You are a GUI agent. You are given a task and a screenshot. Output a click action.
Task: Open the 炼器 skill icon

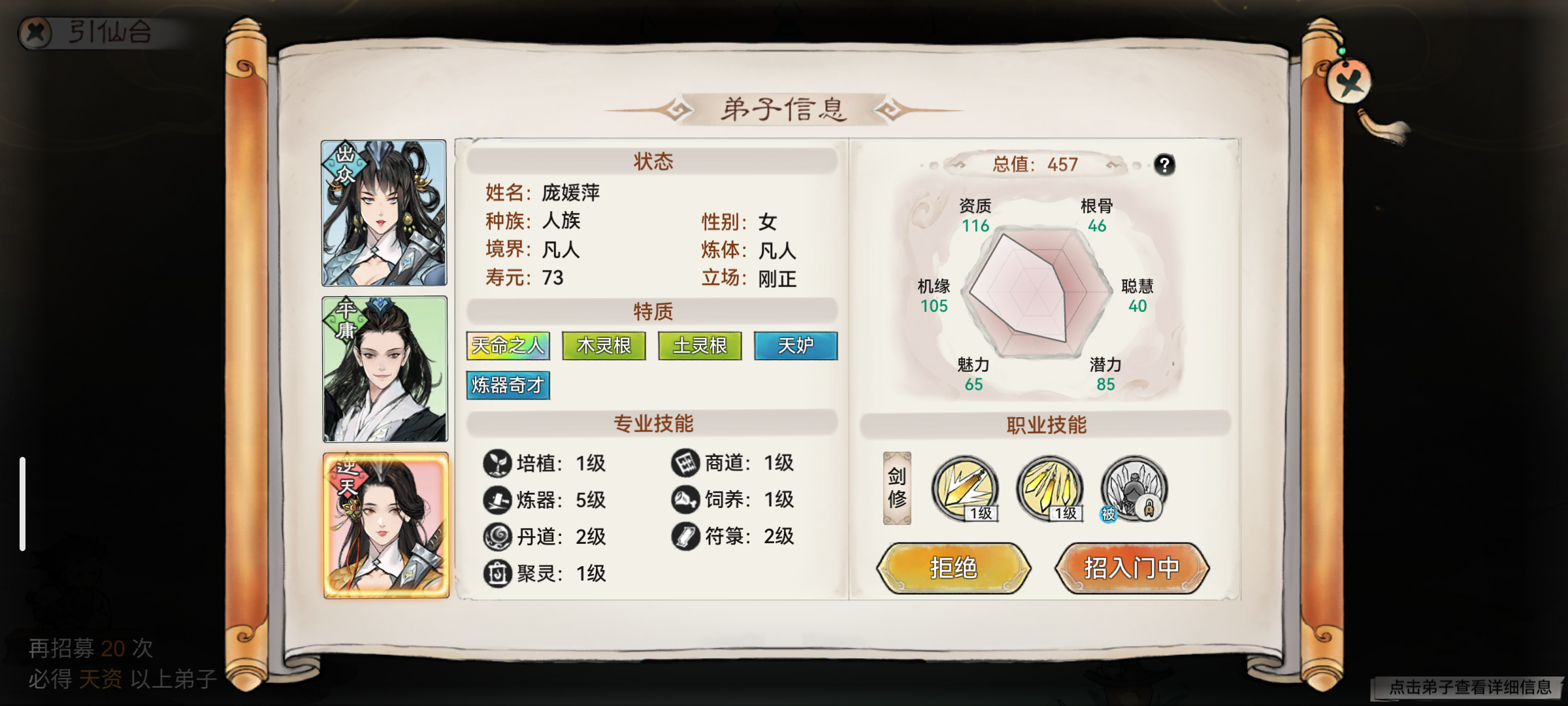click(497, 499)
